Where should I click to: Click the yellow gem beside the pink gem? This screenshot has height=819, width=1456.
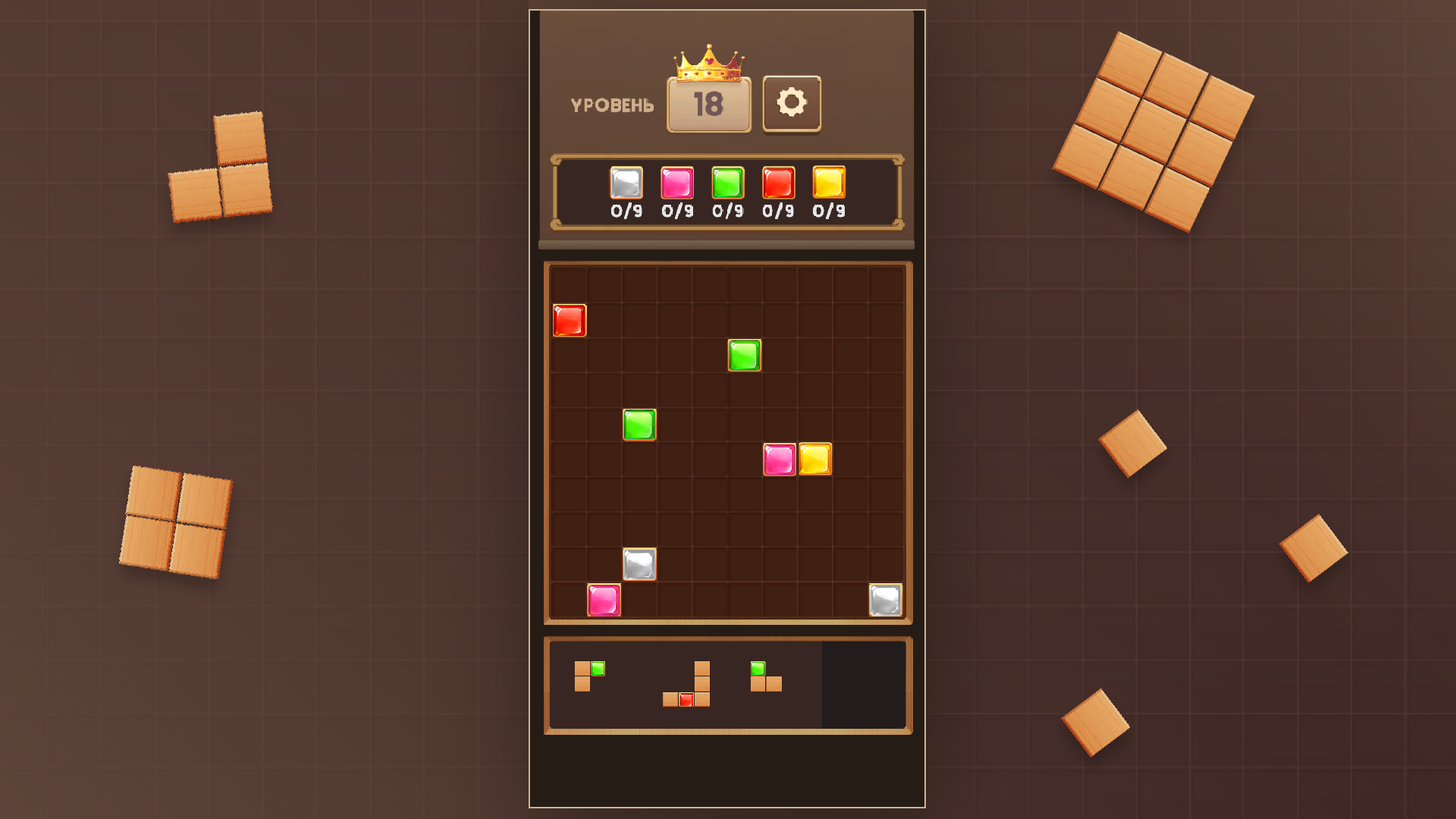click(814, 460)
